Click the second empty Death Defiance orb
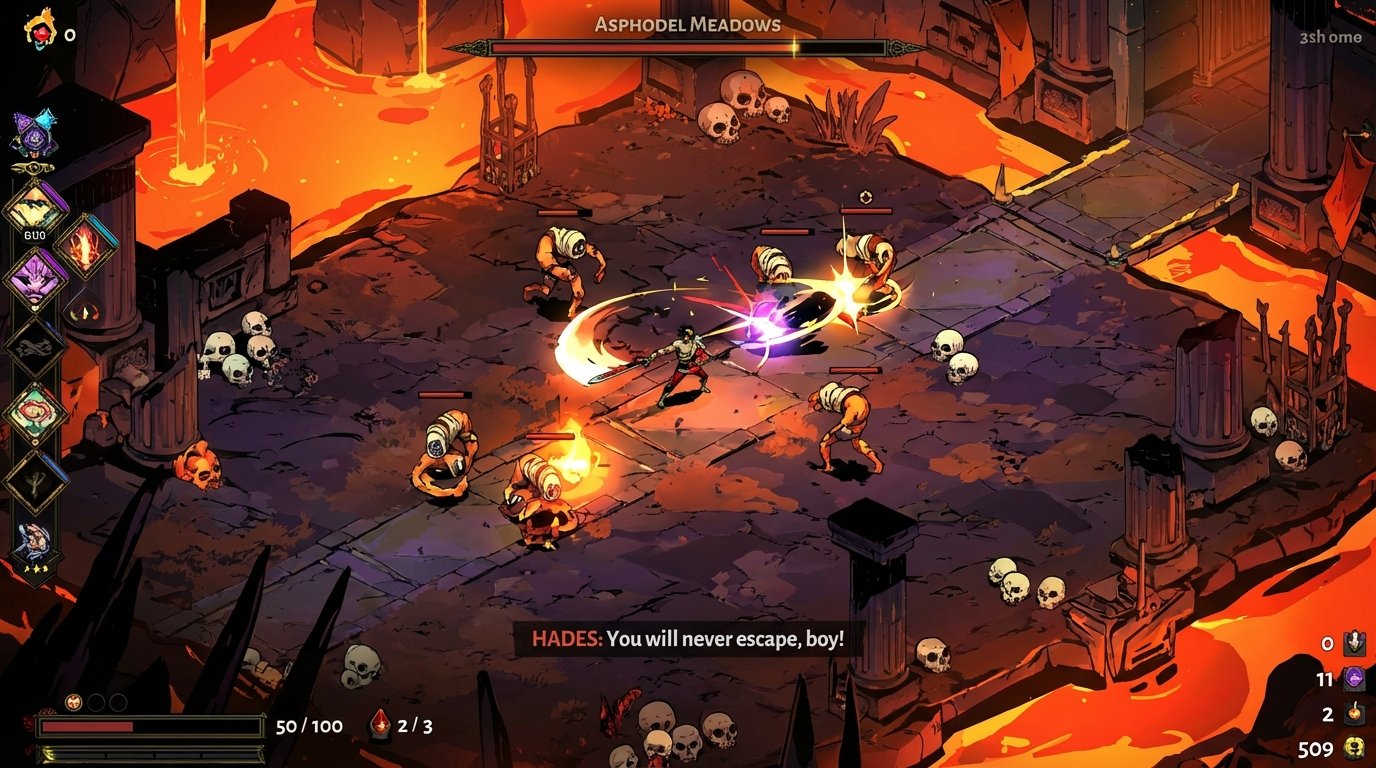Screen dimensions: 1376x768 tap(118, 701)
